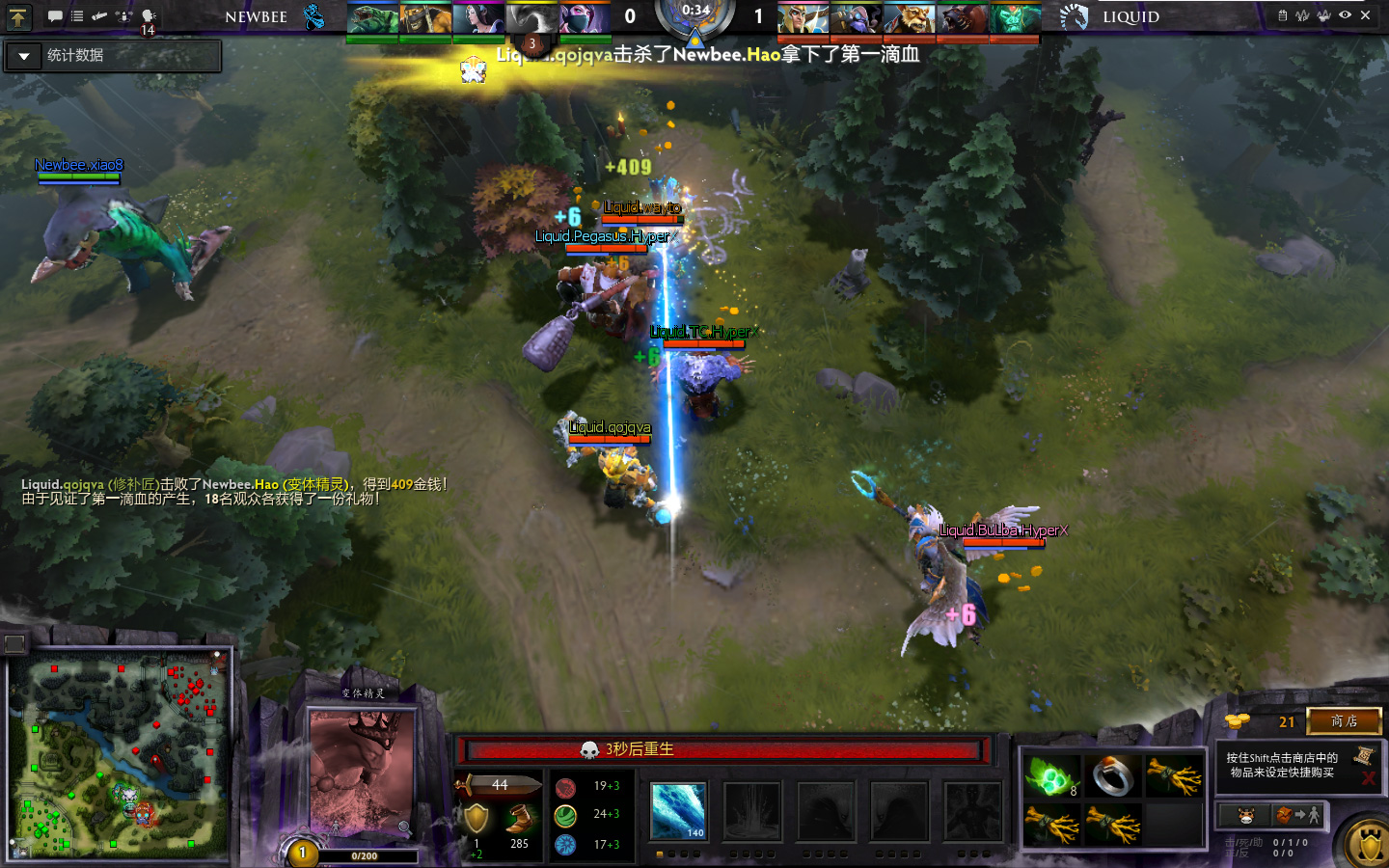Activate the glyph of fortification shield button
The height and width of the screenshot is (868, 1389).
(1369, 846)
